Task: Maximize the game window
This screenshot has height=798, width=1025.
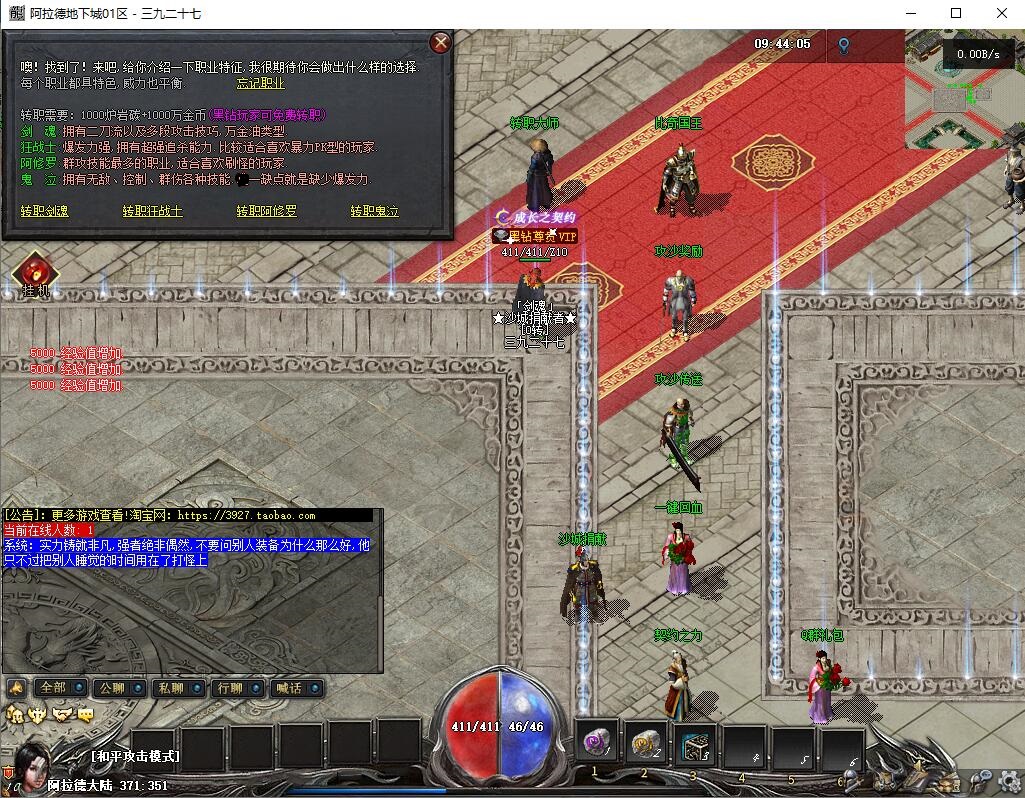Action: [956, 13]
